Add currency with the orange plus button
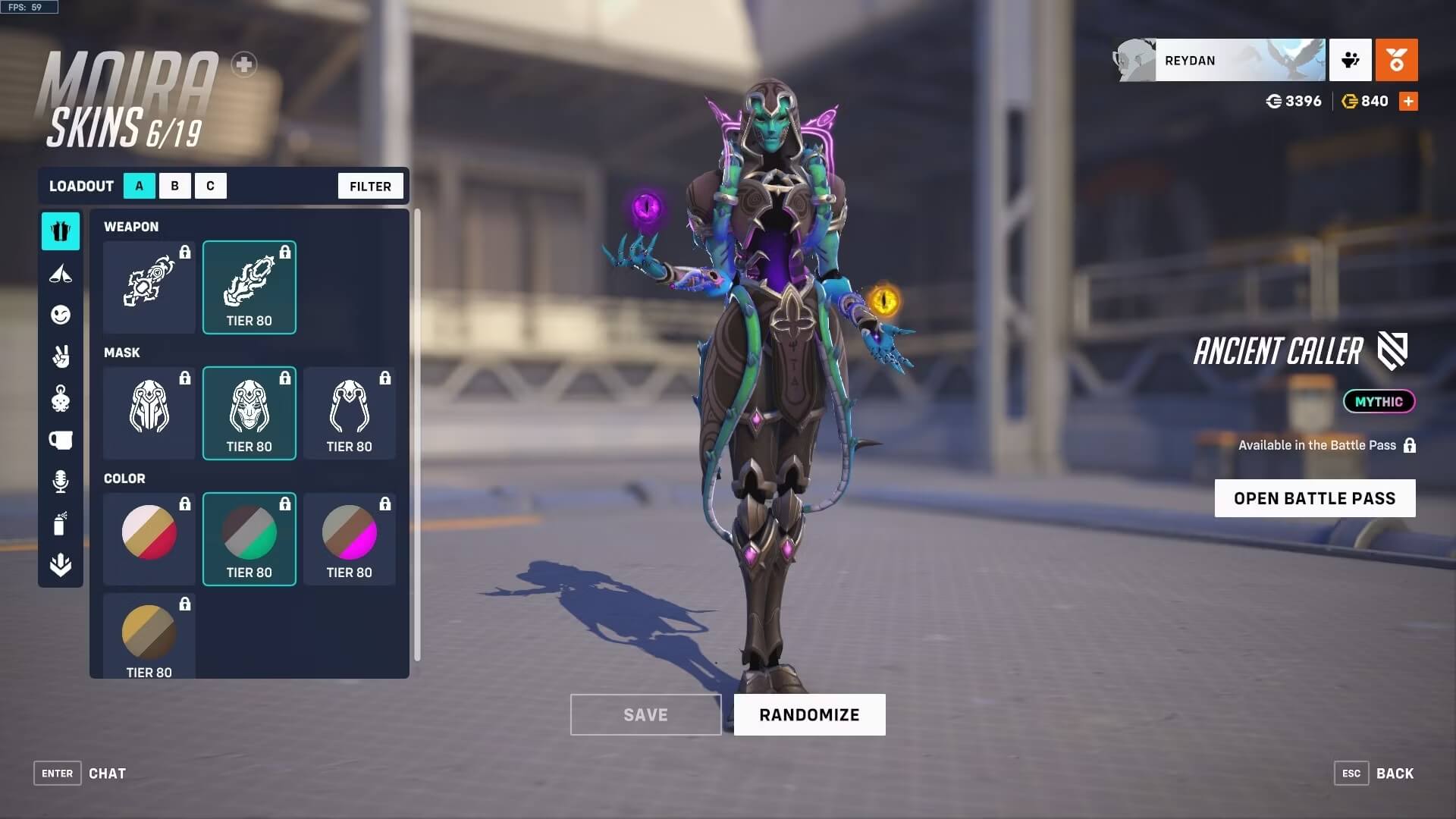The image size is (1456, 819). click(x=1408, y=102)
